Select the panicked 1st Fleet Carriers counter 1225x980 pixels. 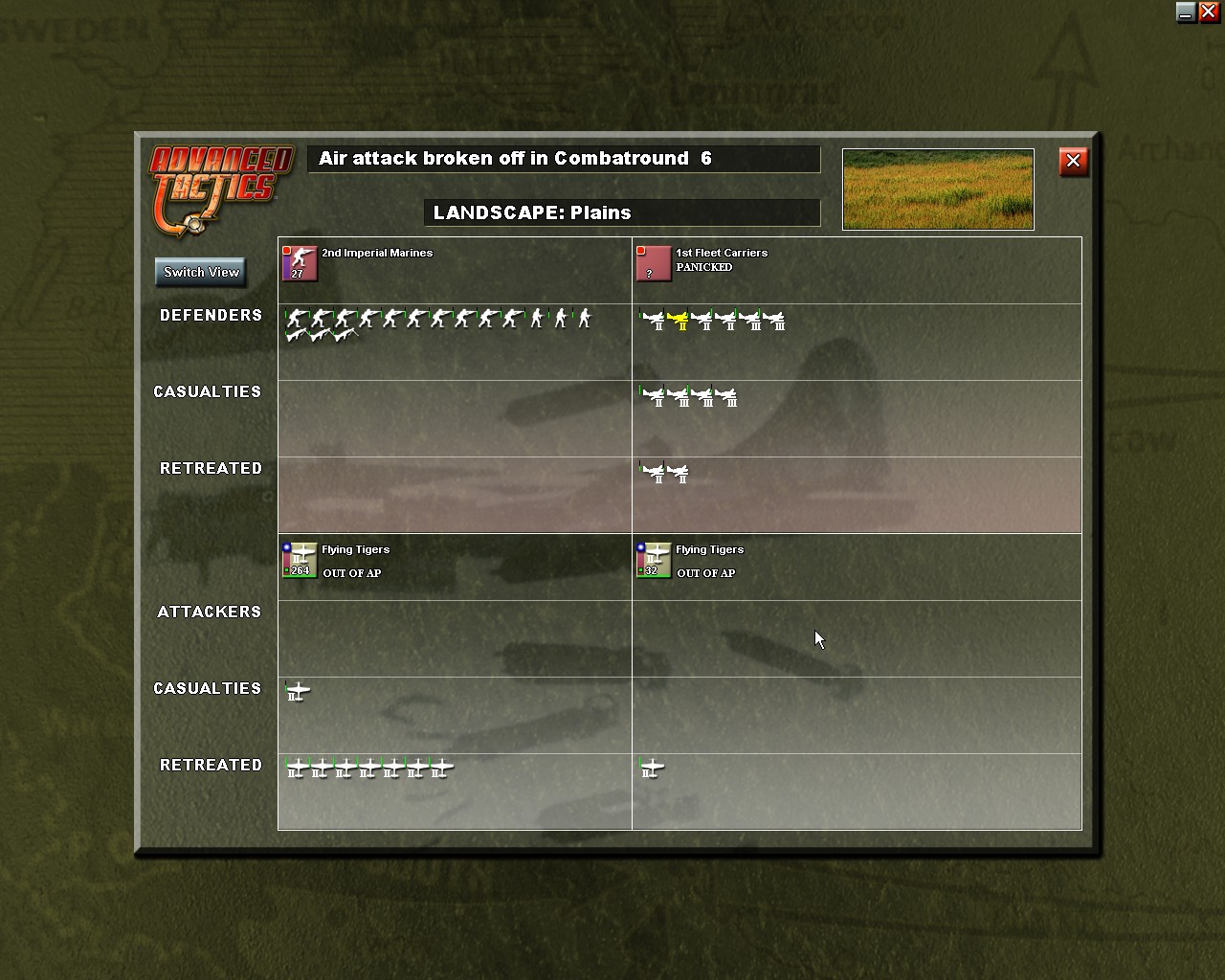(653, 264)
